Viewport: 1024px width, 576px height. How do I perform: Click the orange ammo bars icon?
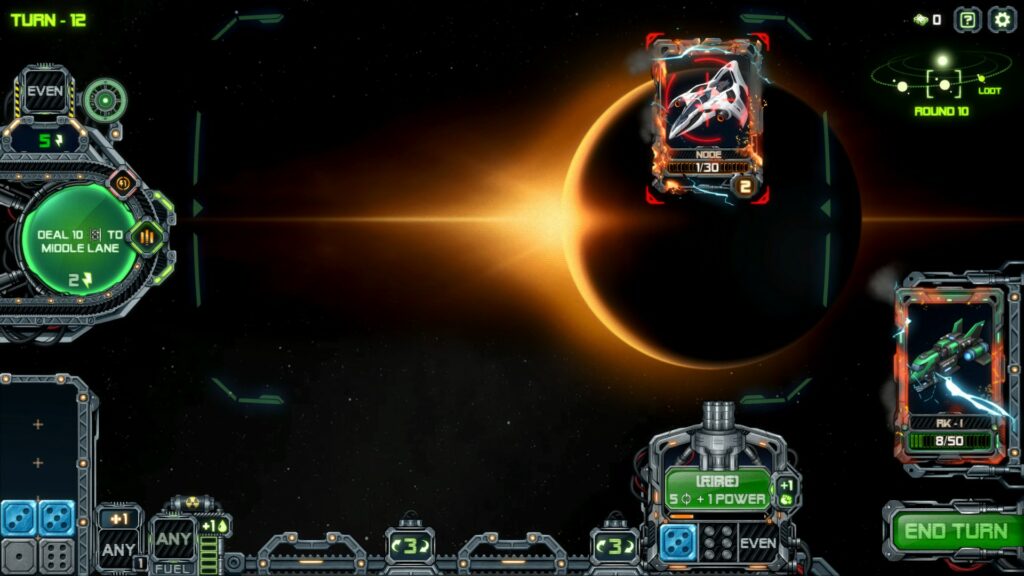[146, 238]
